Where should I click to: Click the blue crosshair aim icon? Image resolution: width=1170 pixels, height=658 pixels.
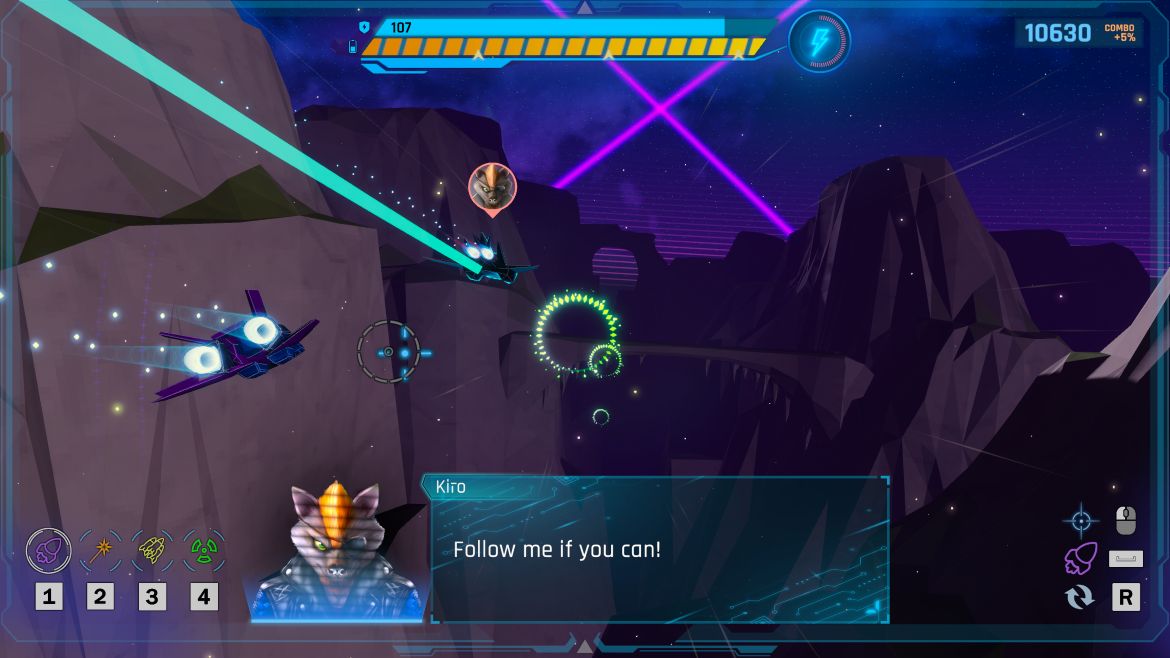pyautogui.click(x=1080, y=520)
